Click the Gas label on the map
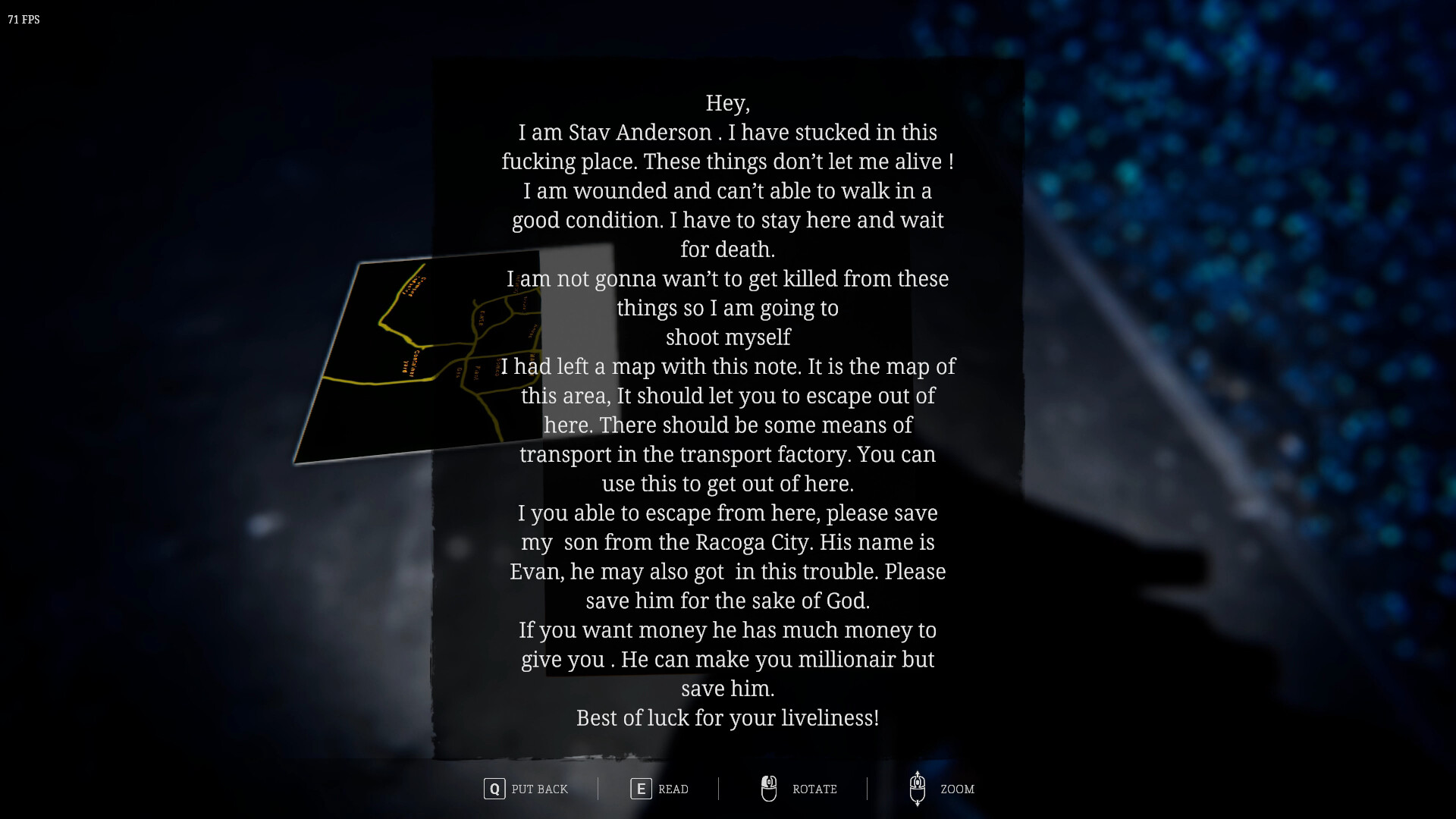1456x819 pixels. (459, 372)
